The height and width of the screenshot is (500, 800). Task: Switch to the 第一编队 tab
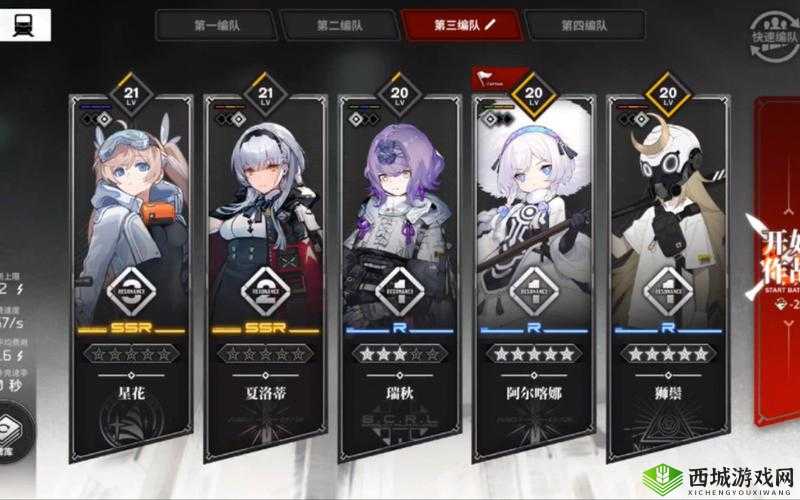click(214, 25)
